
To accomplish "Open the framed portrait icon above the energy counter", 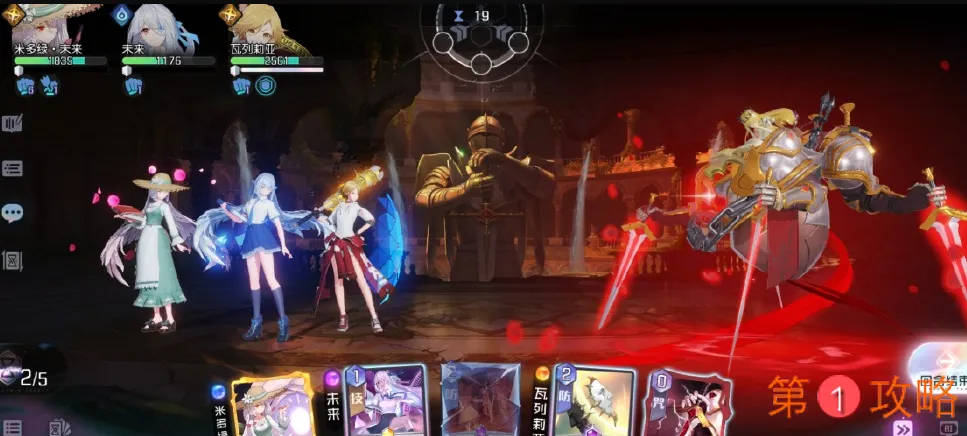I will coord(12,260).
